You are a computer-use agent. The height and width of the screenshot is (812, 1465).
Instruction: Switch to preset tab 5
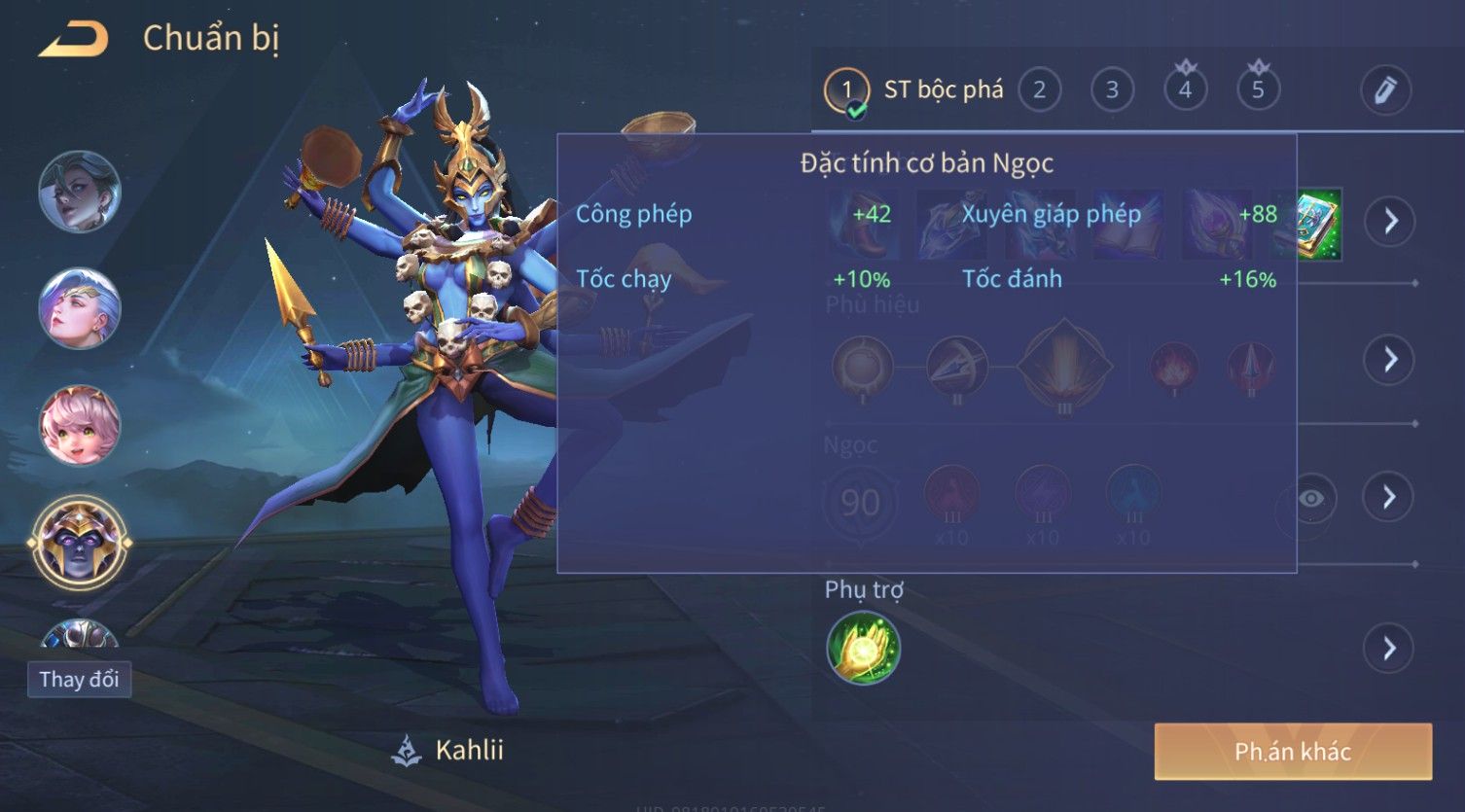coord(1258,90)
